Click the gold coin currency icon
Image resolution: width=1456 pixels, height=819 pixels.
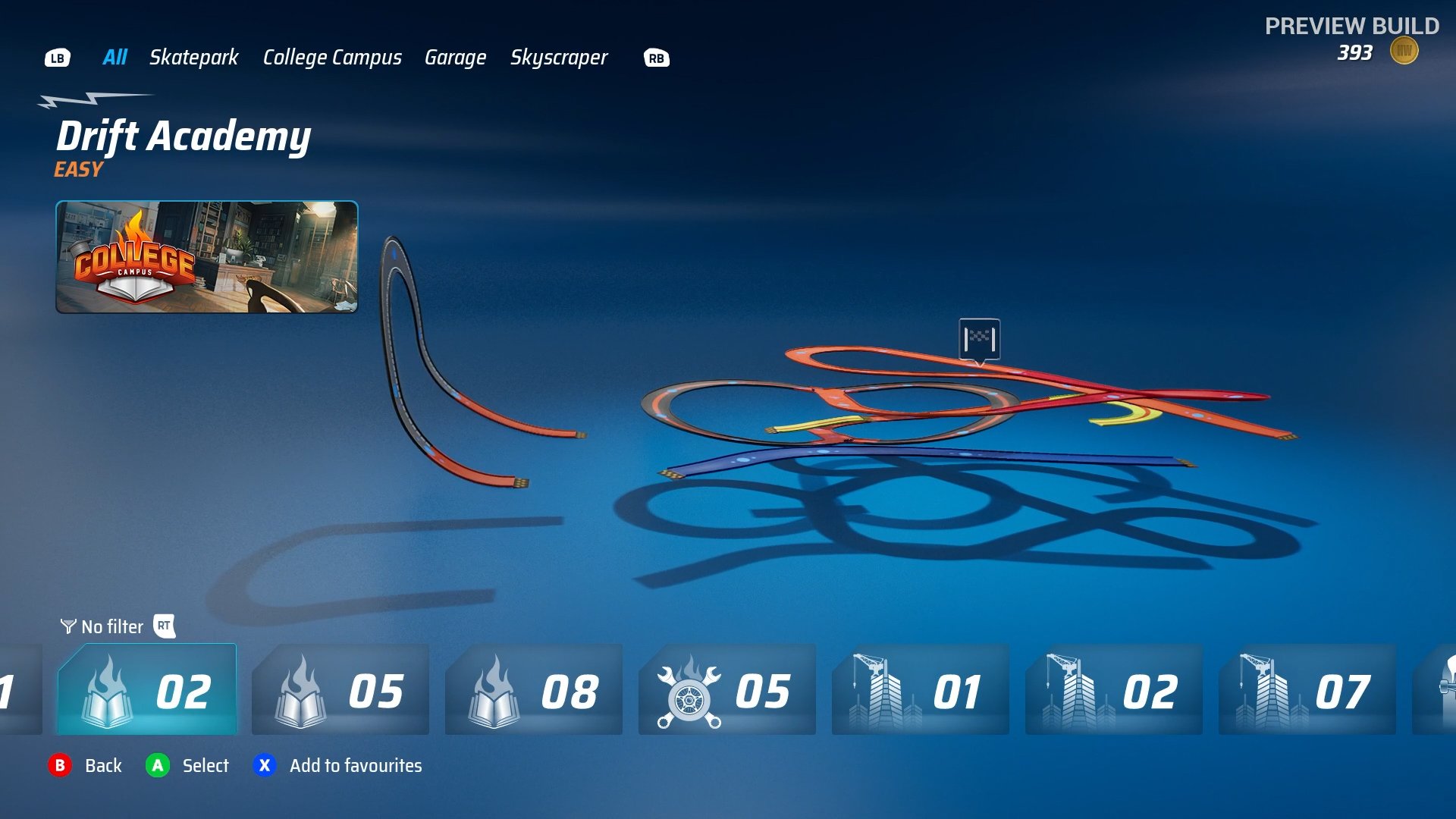(x=1403, y=50)
